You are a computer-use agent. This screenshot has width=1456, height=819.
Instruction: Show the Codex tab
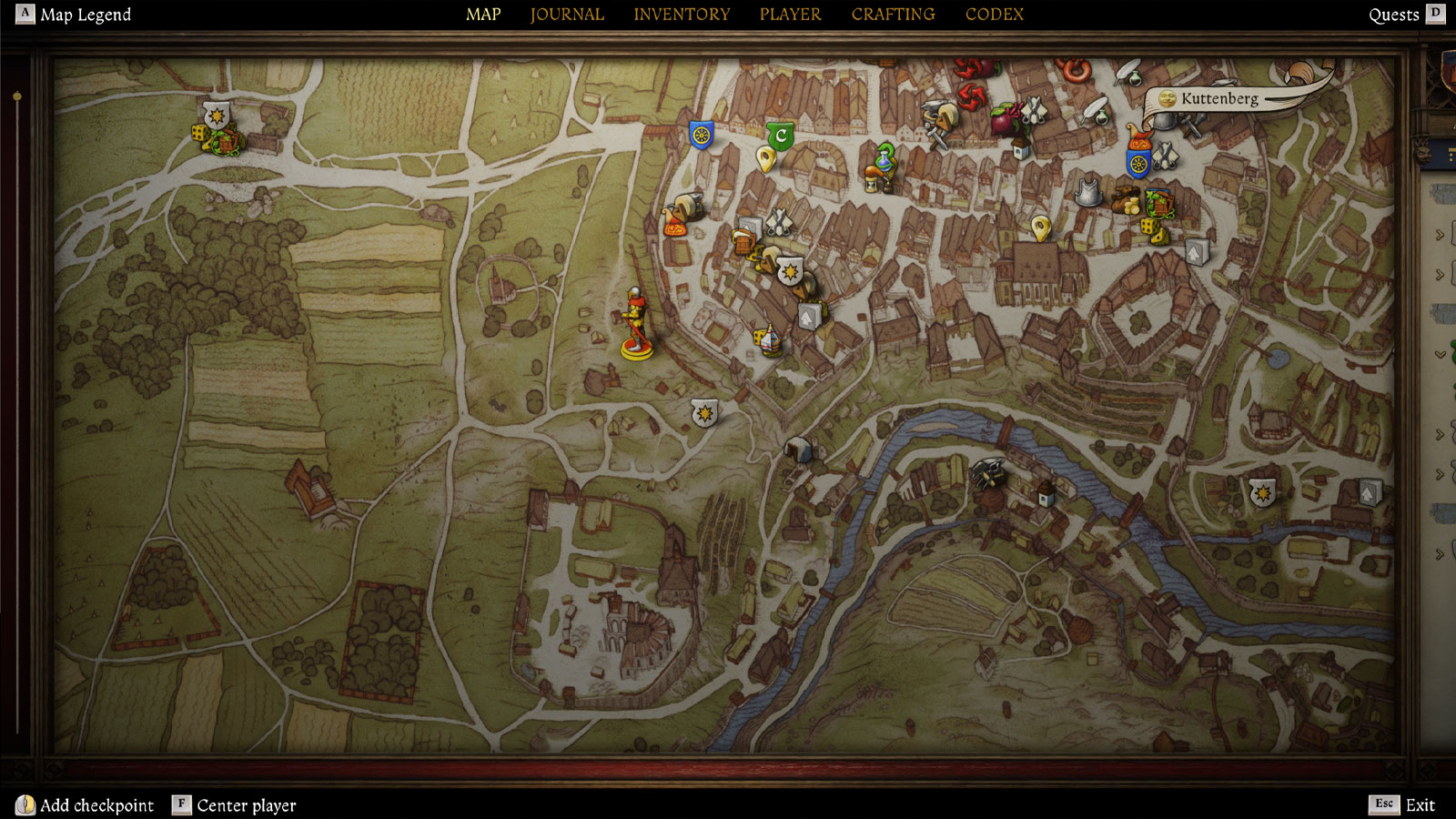994,15
